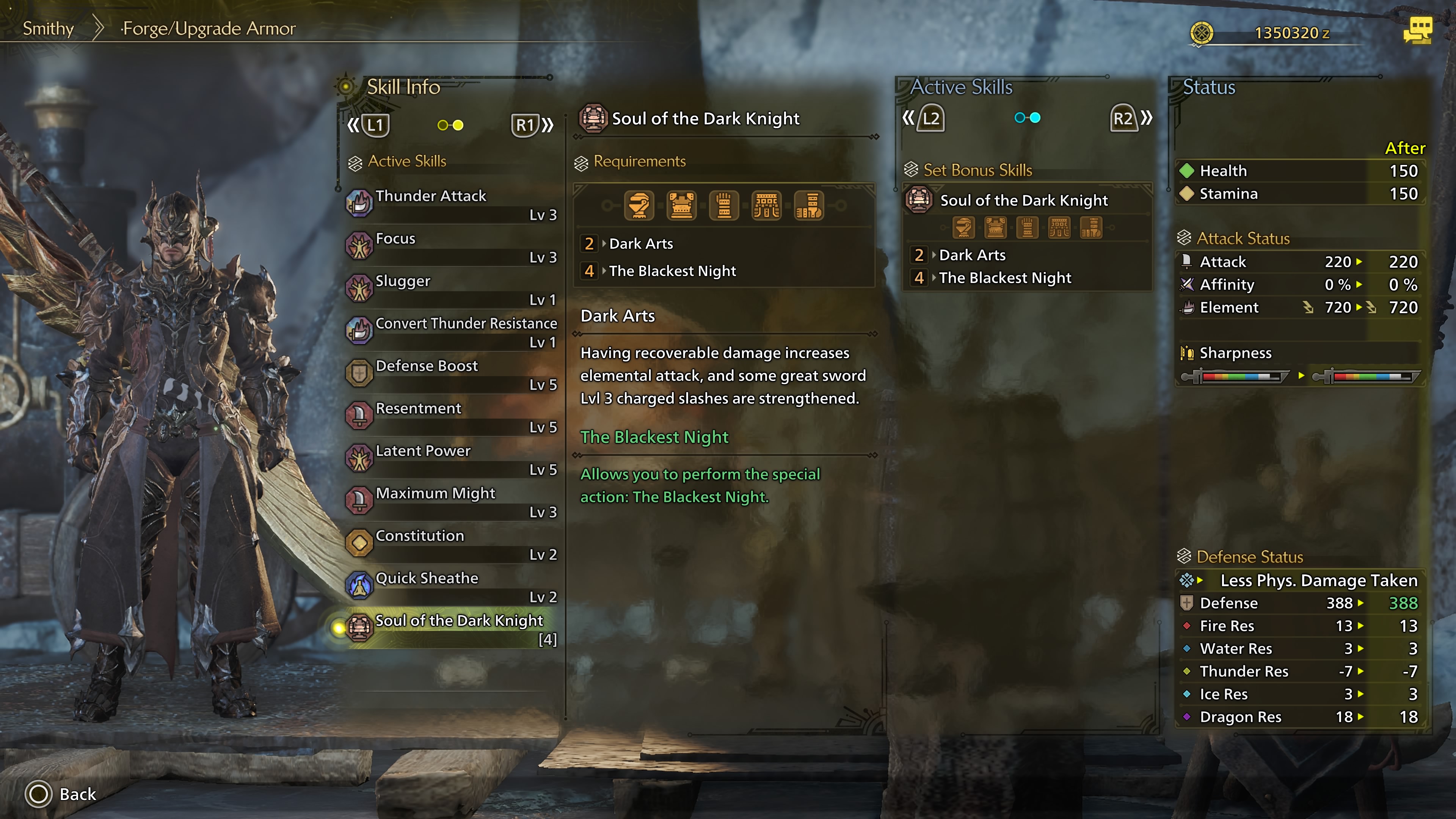
Task: Open the yellow chat notification icon
Action: tap(1417, 30)
